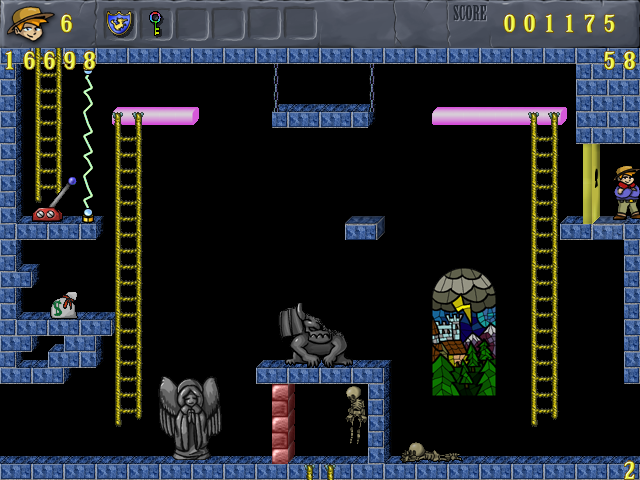Select the blue shield inventory slot

tap(120, 23)
